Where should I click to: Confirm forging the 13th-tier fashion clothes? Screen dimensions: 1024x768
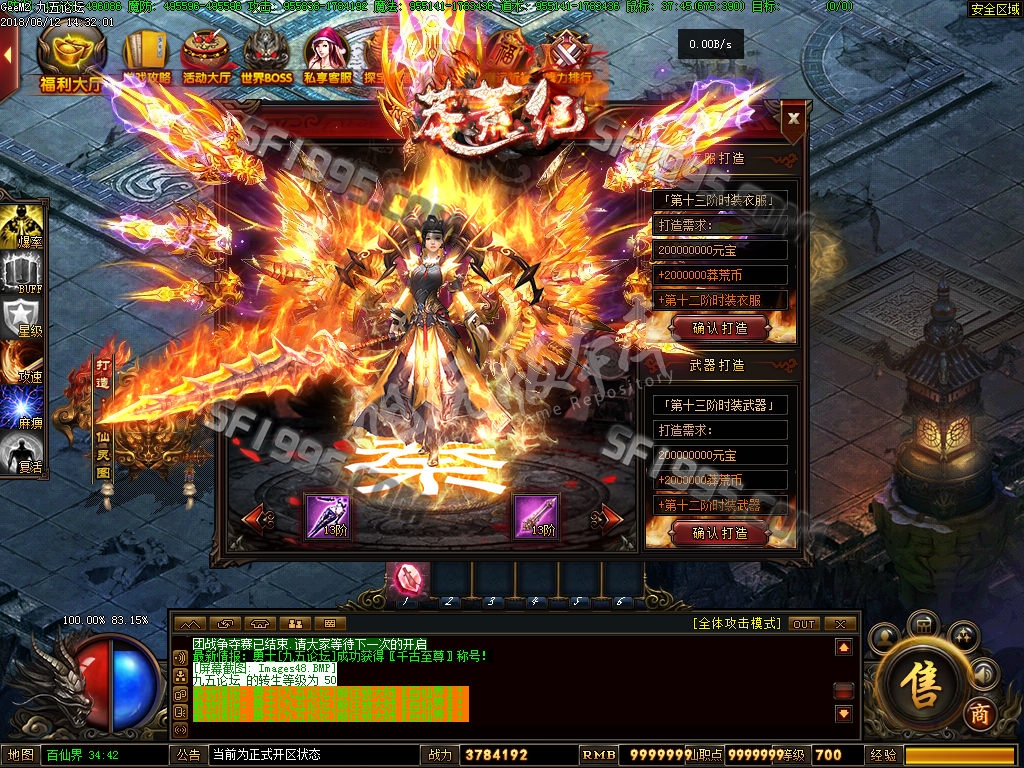[721, 328]
